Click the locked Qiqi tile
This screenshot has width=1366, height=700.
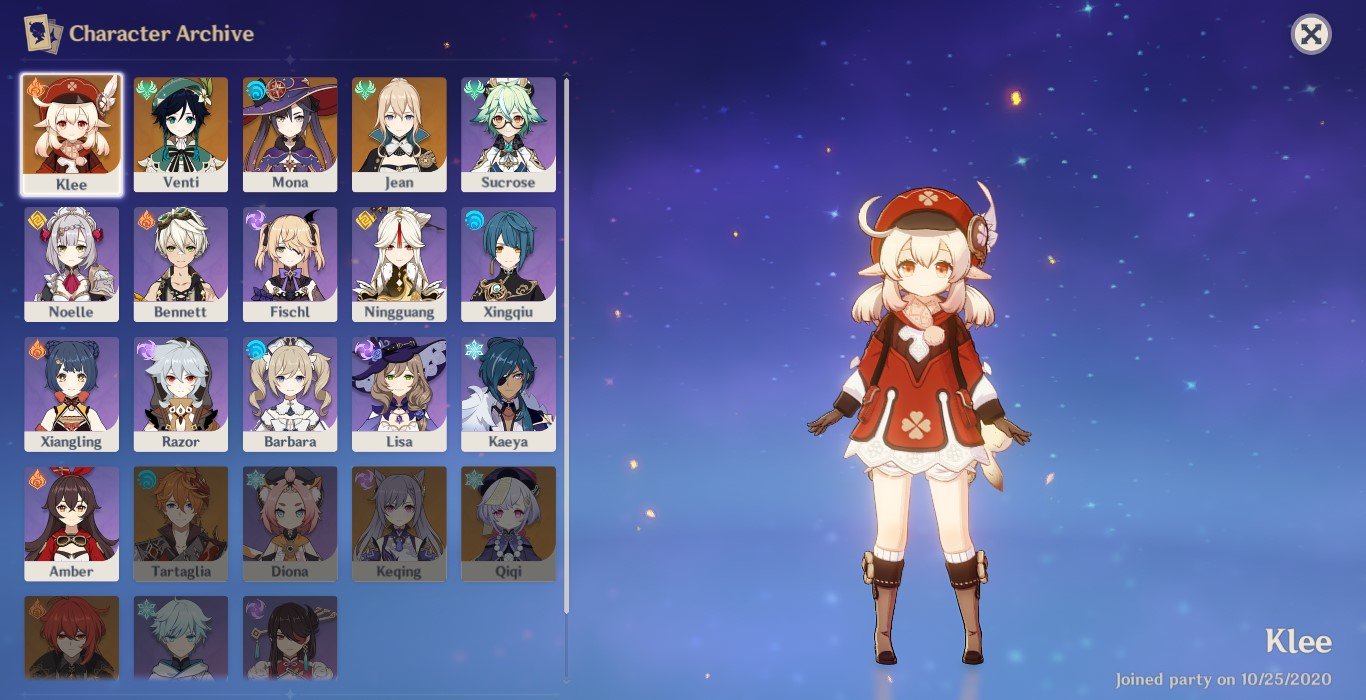coord(508,523)
